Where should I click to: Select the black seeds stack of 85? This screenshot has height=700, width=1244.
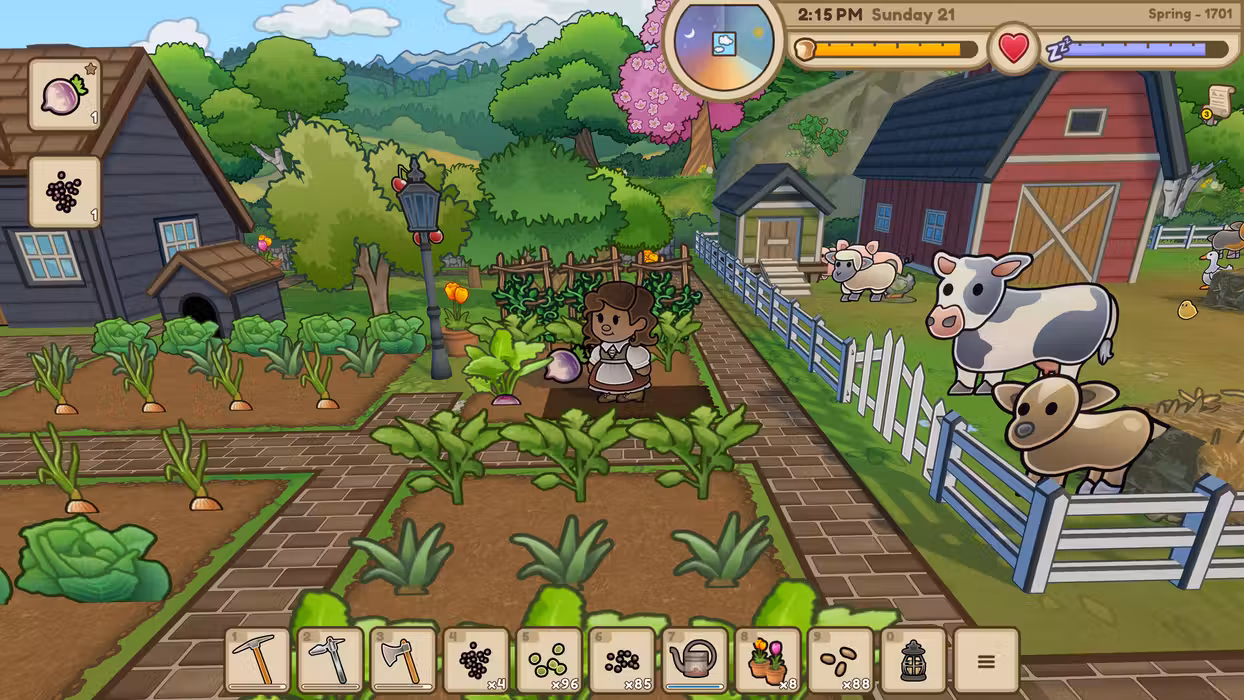(x=622, y=660)
